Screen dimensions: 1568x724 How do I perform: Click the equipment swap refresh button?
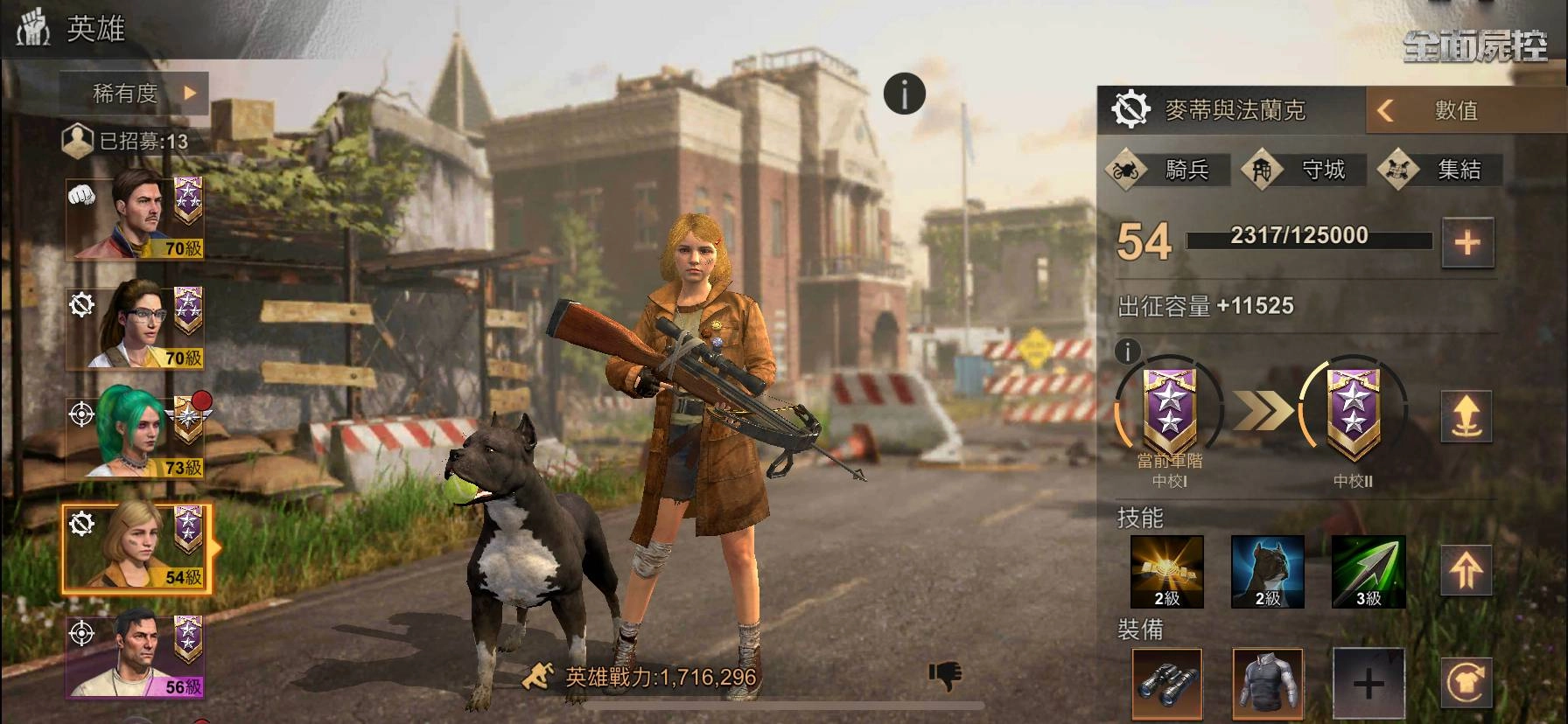[x=1466, y=685]
